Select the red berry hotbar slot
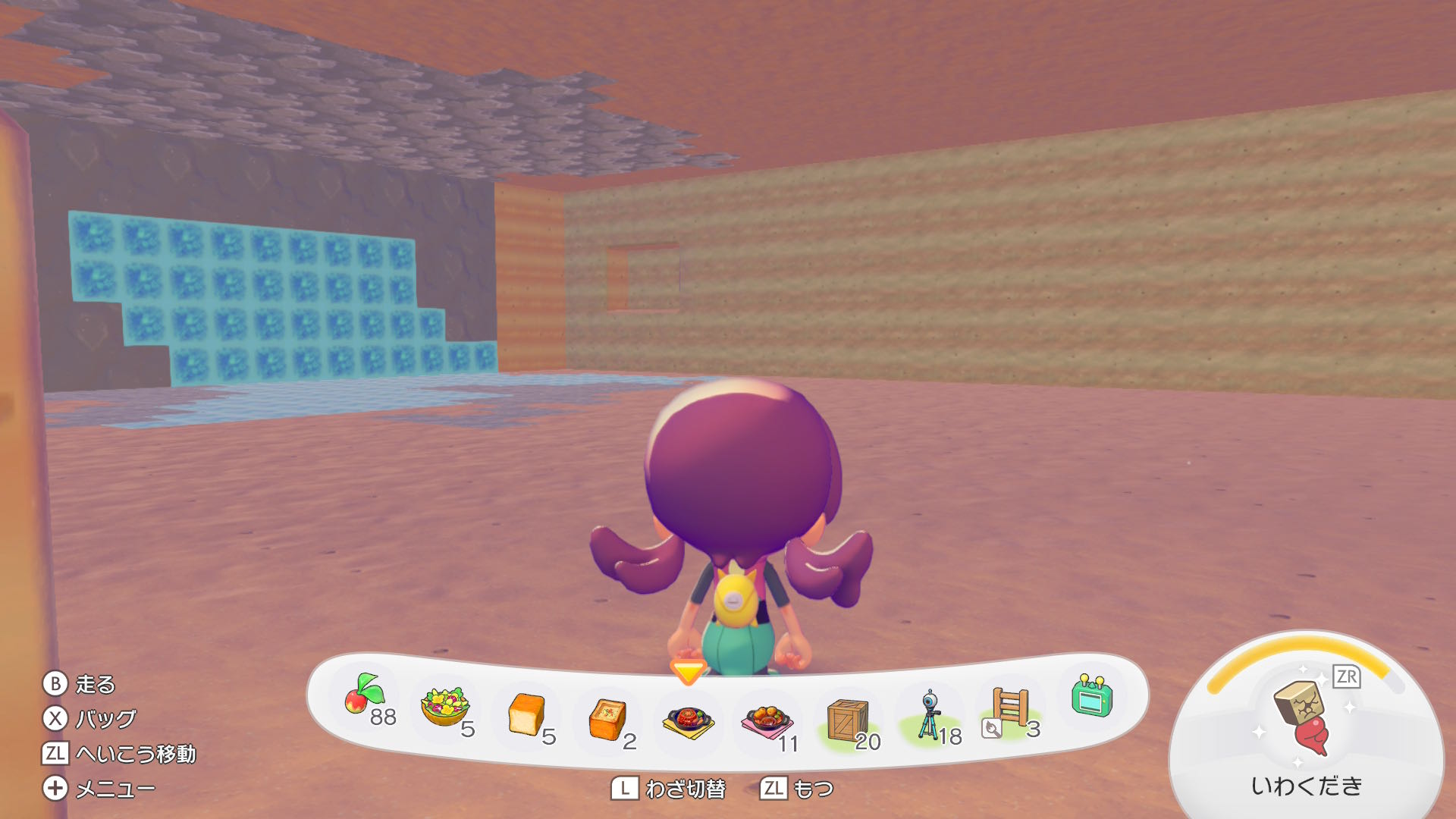Viewport: 1456px width, 819px height. (366, 697)
